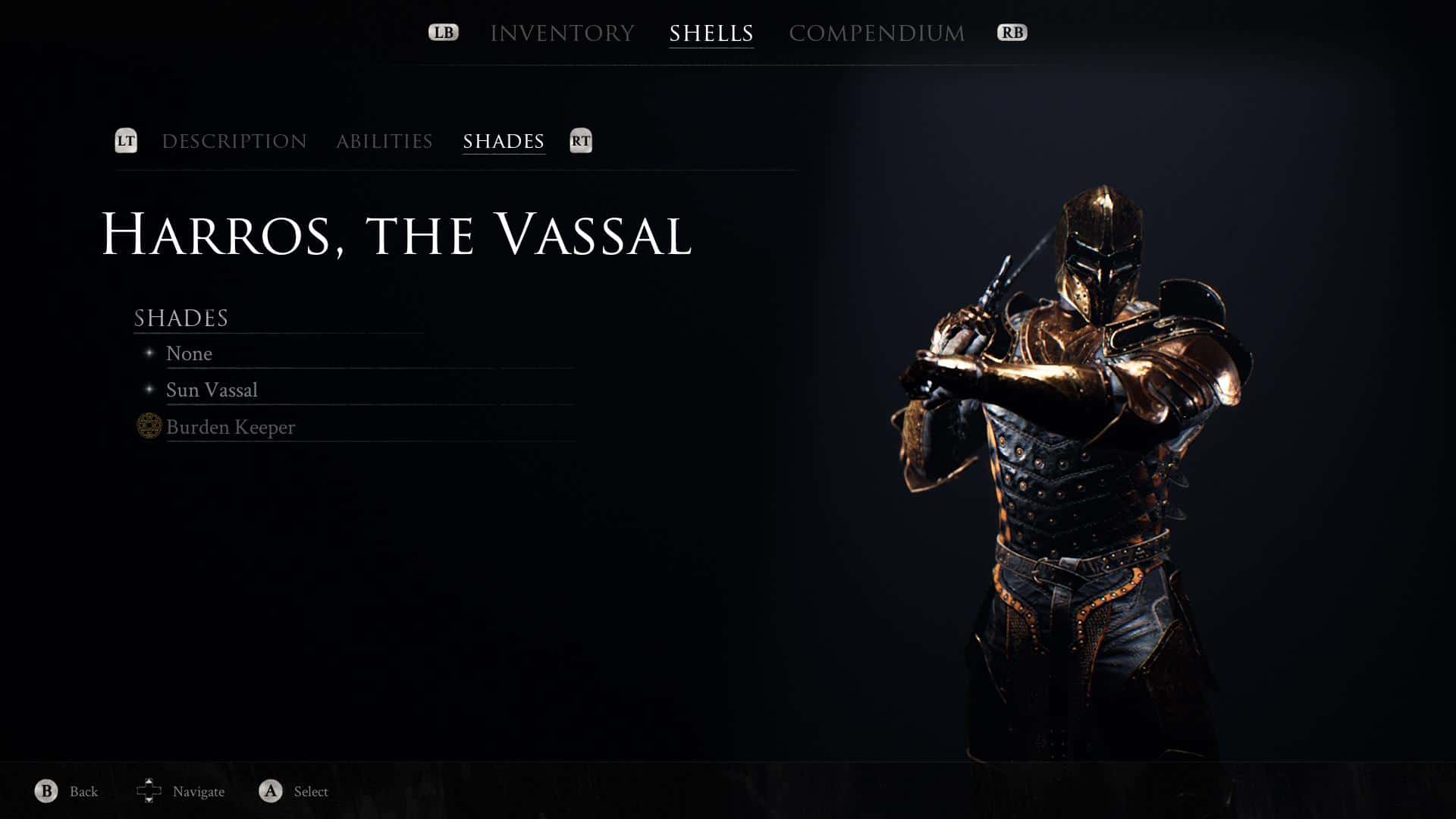The width and height of the screenshot is (1456, 819).
Task: Switch to the Inventory tab
Action: 563,32
